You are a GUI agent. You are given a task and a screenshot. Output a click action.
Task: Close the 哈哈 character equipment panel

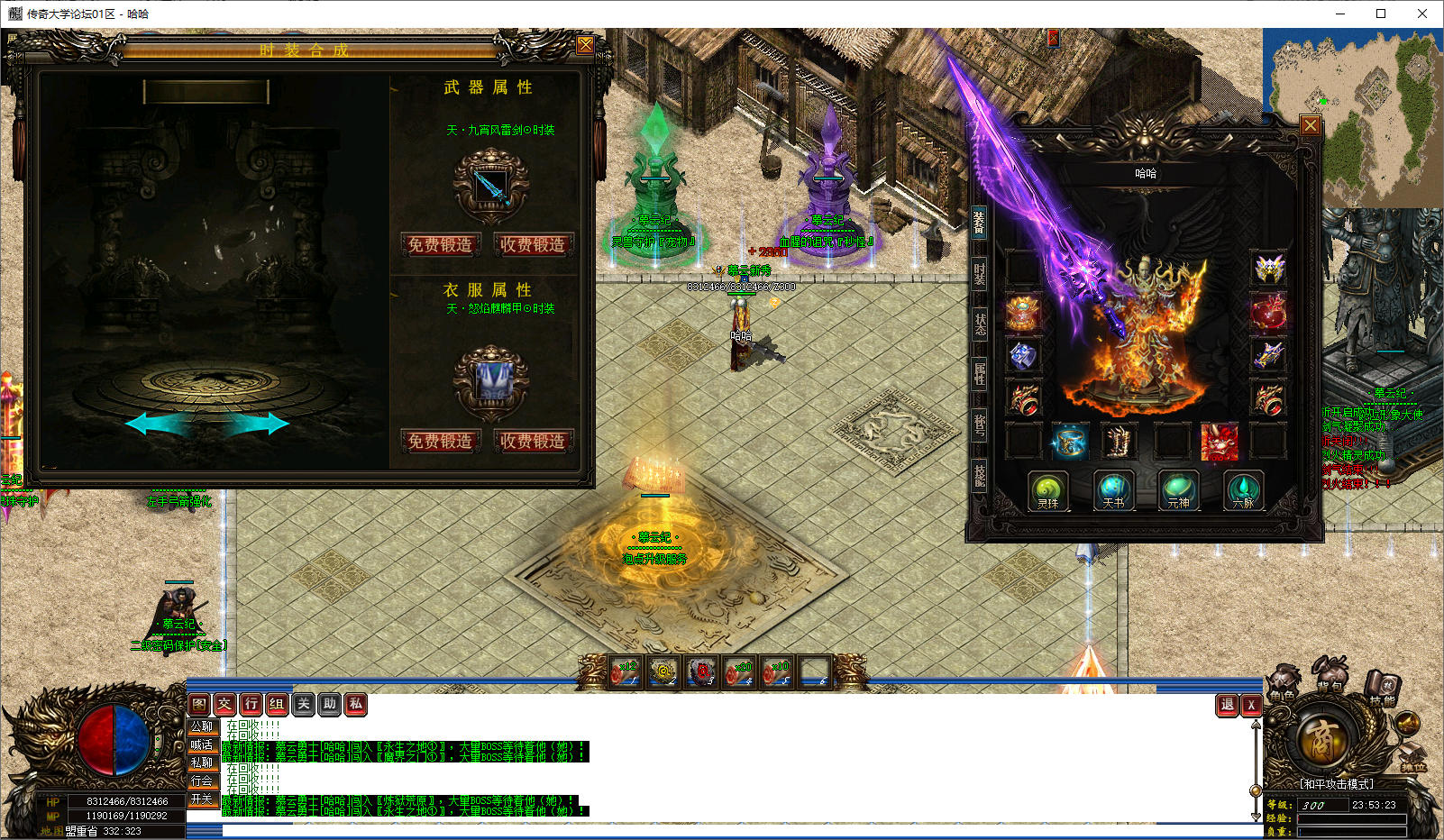coord(1311,125)
